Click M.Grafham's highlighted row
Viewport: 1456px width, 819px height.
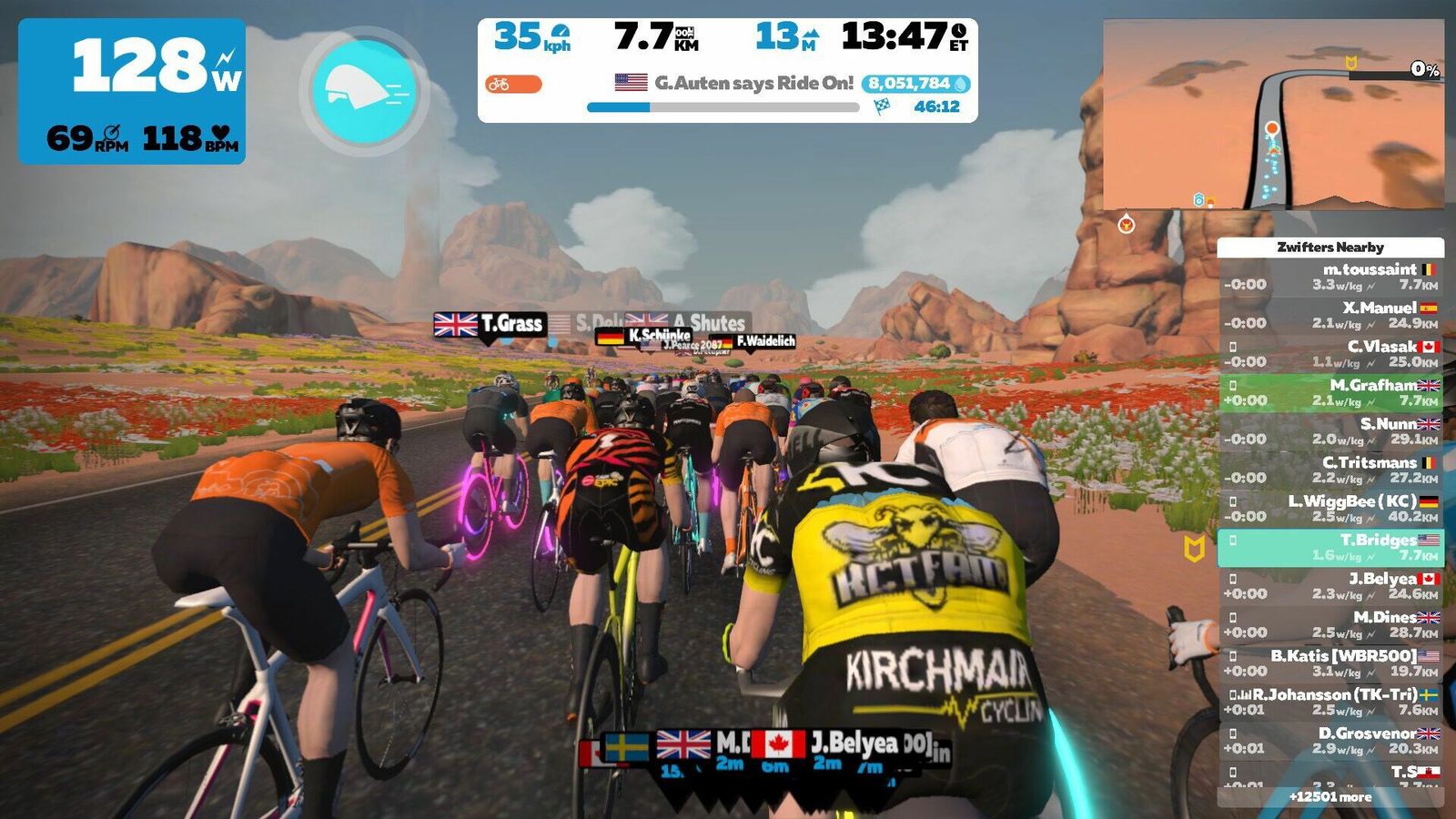1330,392
